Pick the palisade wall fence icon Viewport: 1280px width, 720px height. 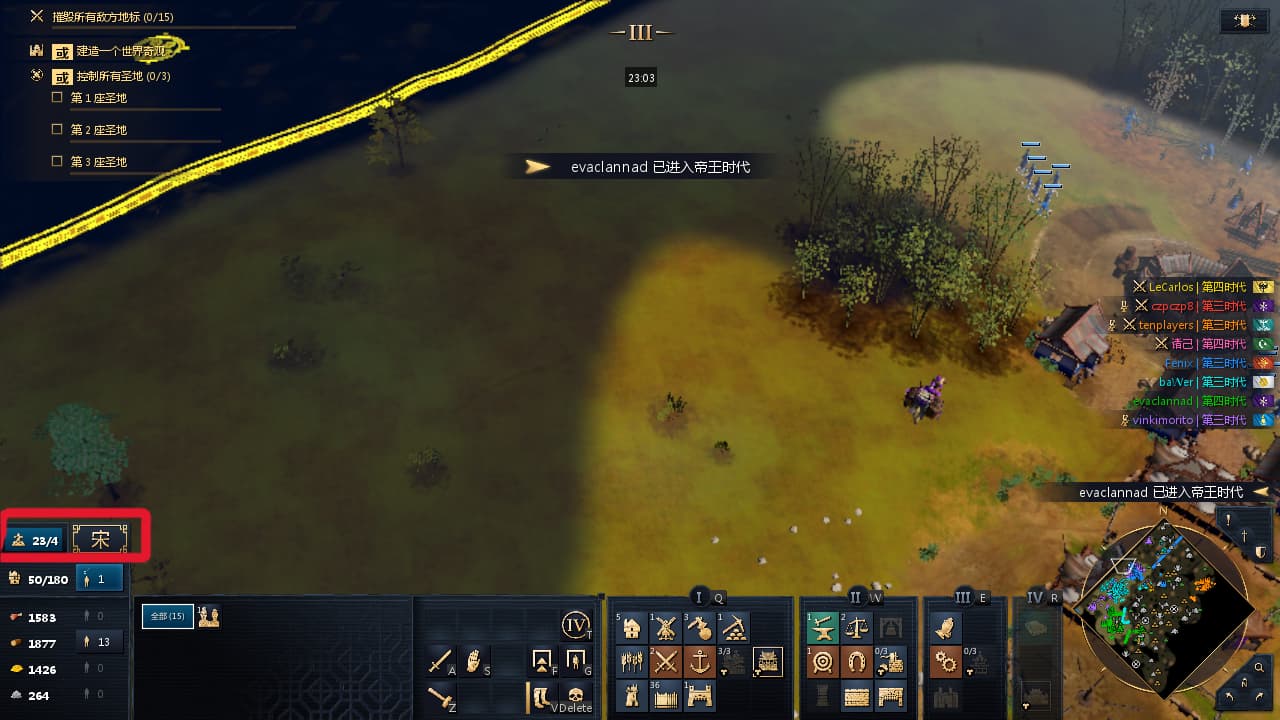click(x=666, y=695)
